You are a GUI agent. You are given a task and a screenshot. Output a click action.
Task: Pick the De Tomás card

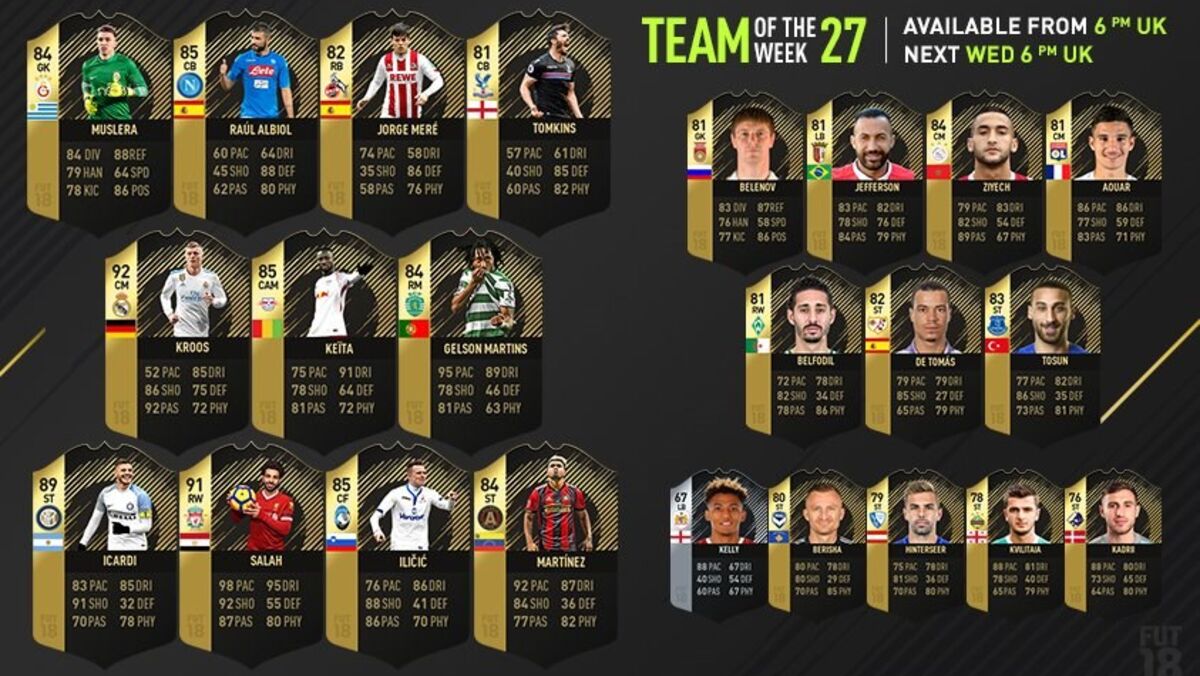pyautogui.click(x=924, y=350)
